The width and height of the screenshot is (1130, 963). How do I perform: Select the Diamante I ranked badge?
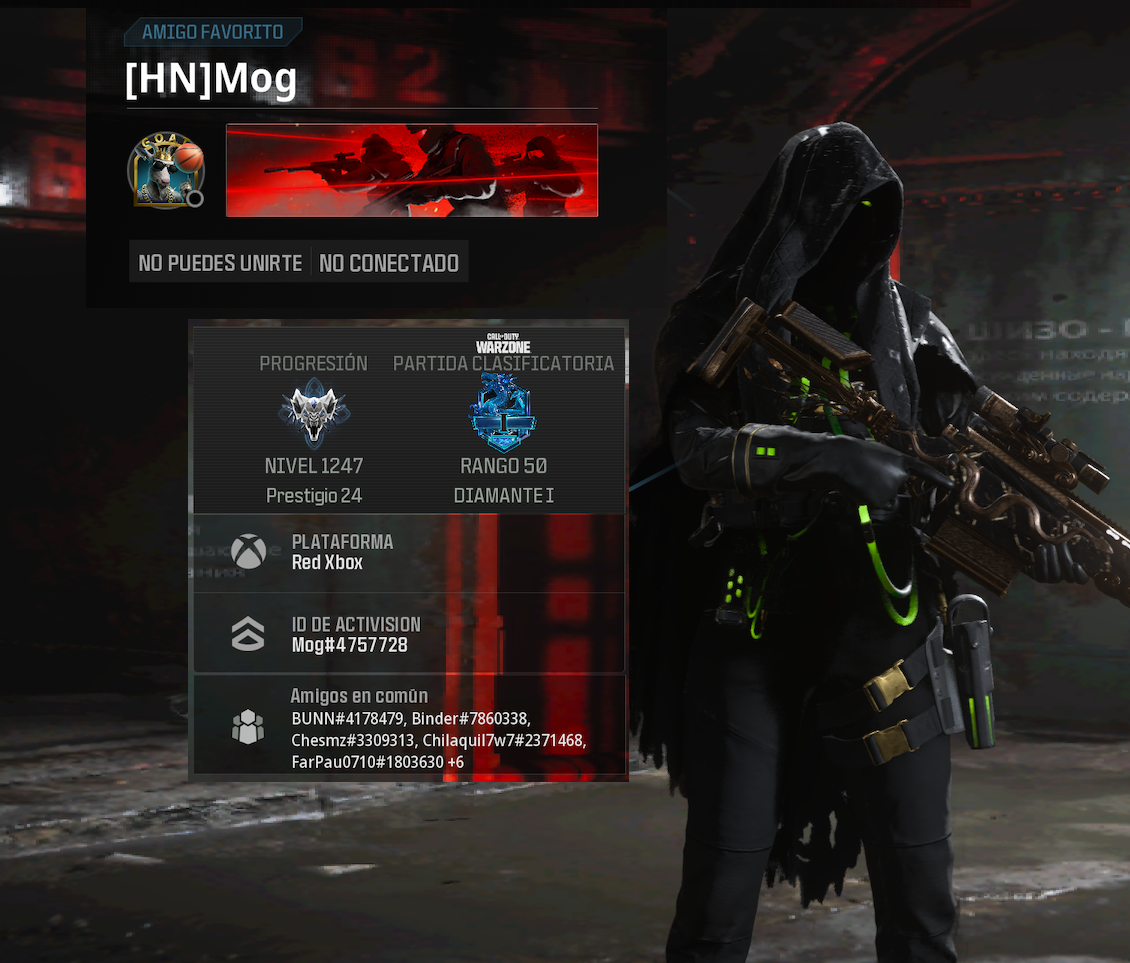click(503, 414)
